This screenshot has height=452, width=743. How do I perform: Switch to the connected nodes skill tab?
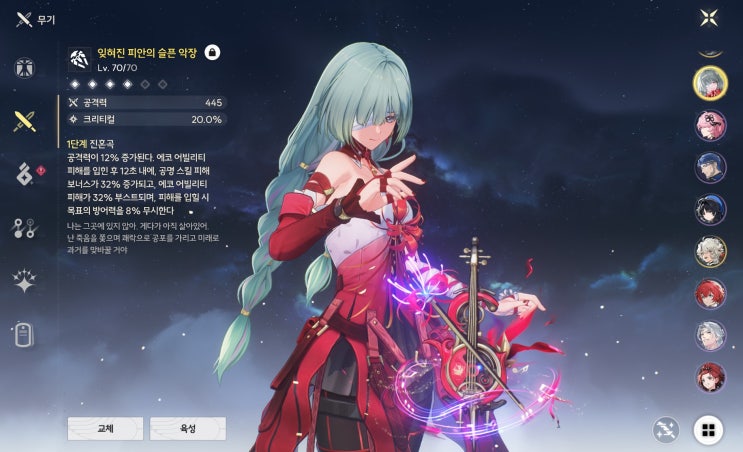tap(24, 228)
